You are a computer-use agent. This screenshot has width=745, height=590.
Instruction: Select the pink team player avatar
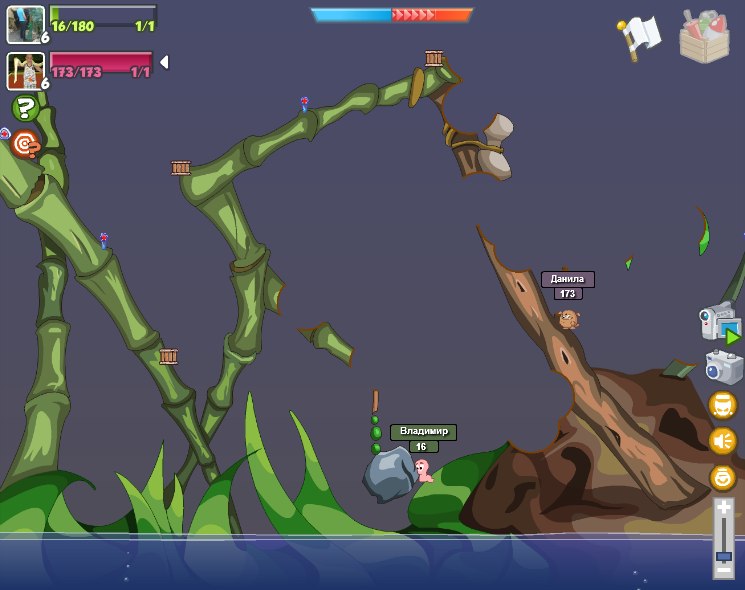pos(25,70)
